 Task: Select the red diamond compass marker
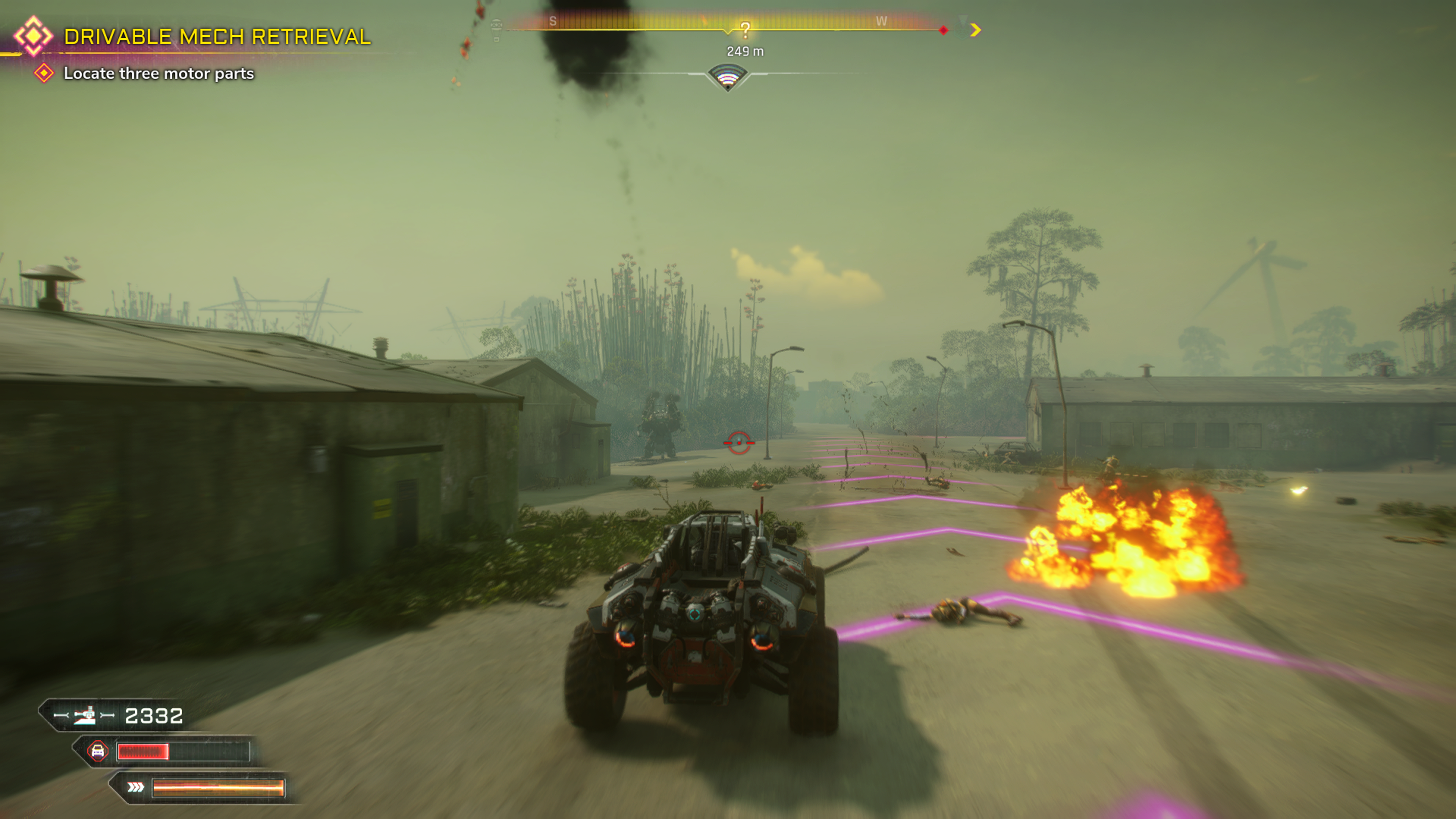[943, 30]
